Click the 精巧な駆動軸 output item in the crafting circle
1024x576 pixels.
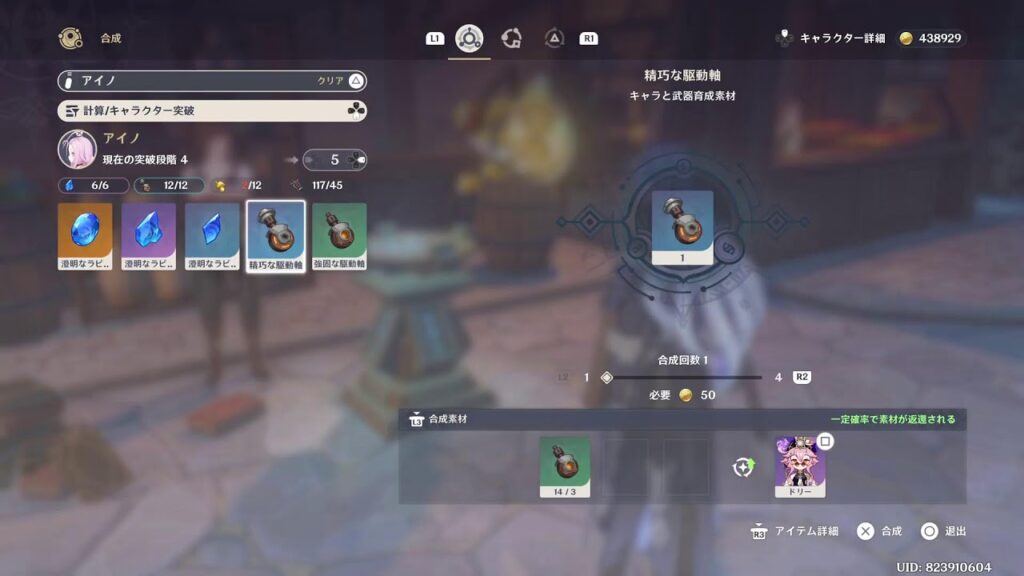682,228
